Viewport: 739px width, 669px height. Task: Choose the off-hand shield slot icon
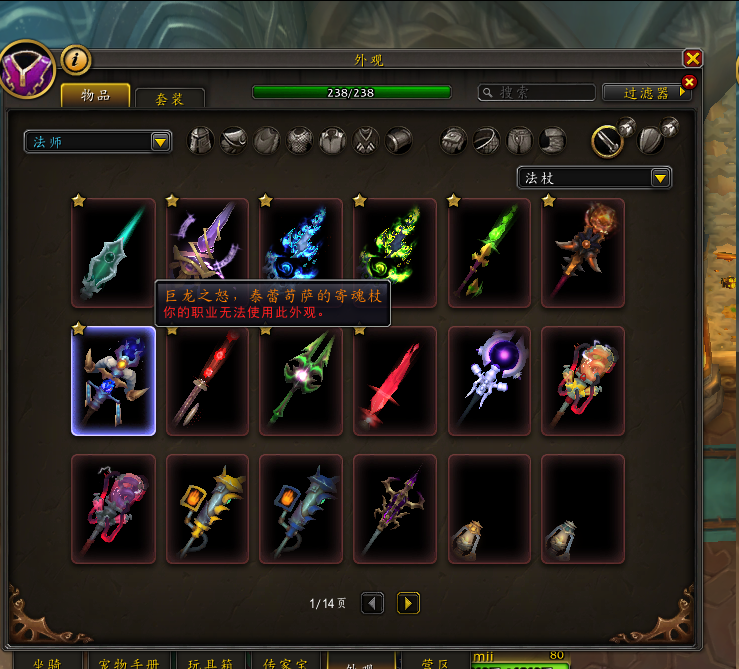point(651,141)
